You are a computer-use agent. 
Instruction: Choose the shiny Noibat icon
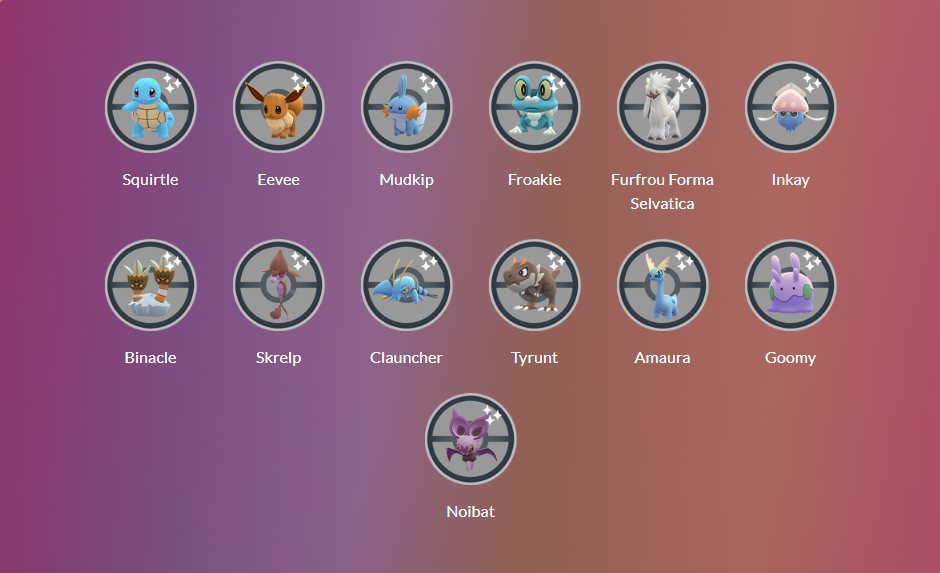pos(471,440)
